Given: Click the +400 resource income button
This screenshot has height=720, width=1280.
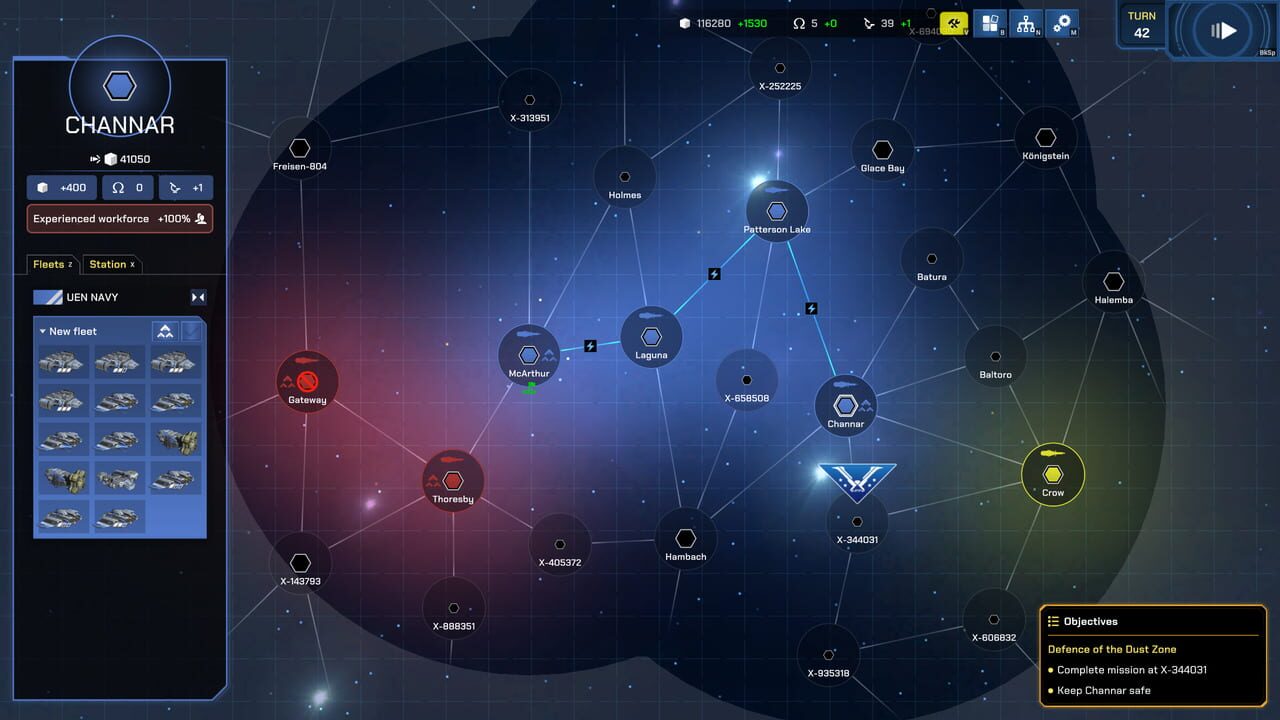Looking at the screenshot, I should pyautogui.click(x=61, y=187).
